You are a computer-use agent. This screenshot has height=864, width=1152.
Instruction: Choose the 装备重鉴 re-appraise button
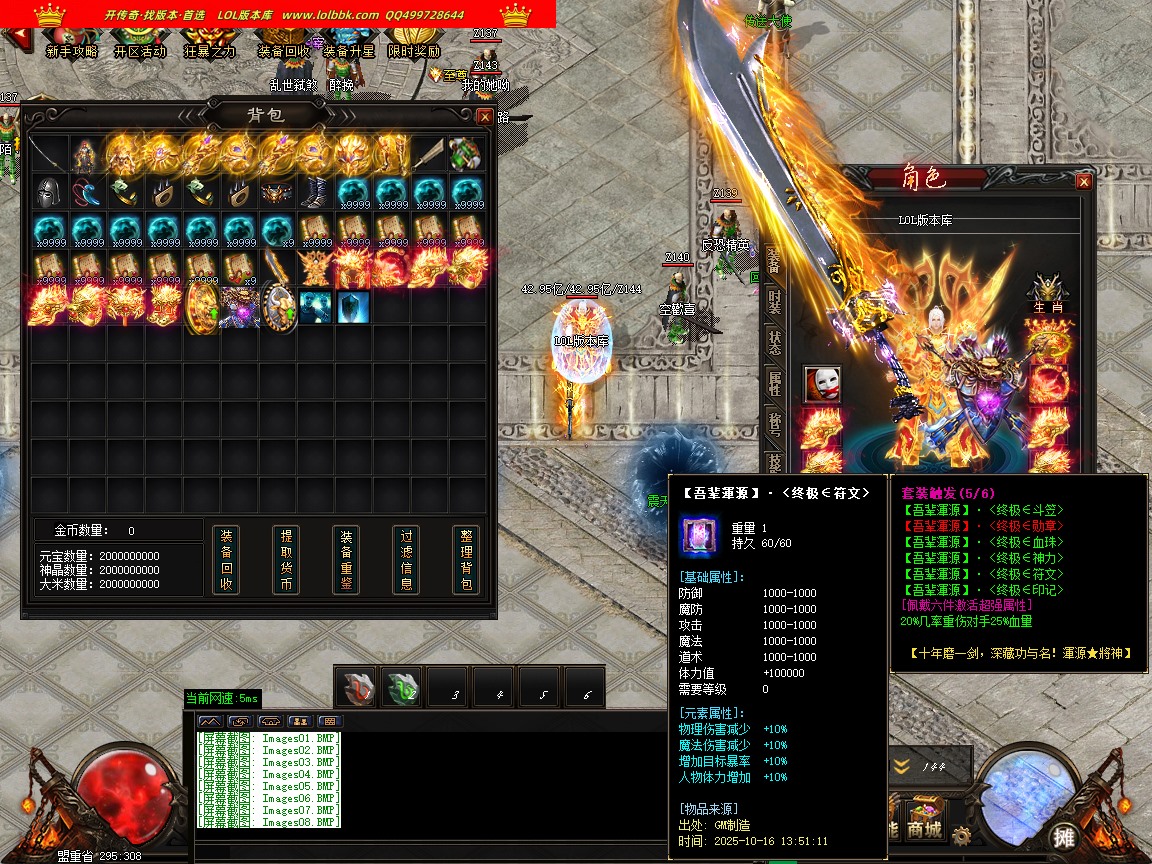click(x=346, y=560)
